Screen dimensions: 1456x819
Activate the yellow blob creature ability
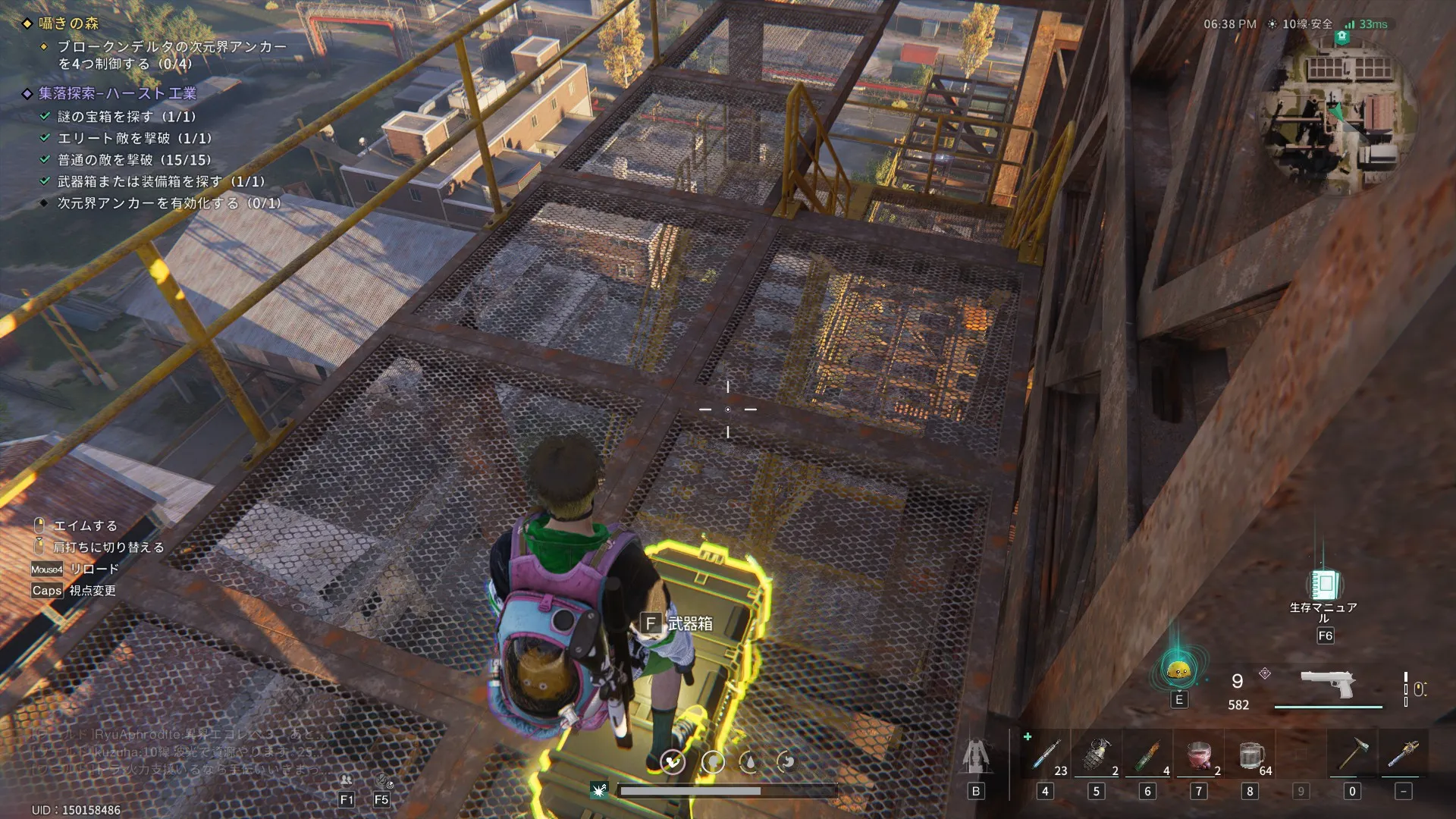click(x=1178, y=670)
